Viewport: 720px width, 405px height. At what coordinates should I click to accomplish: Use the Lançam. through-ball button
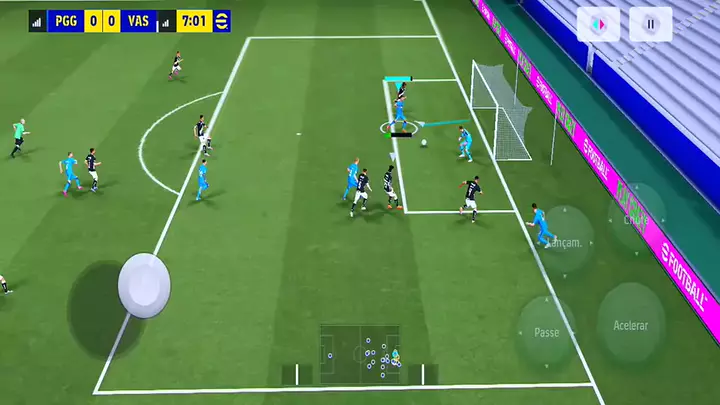pyautogui.click(x=566, y=240)
